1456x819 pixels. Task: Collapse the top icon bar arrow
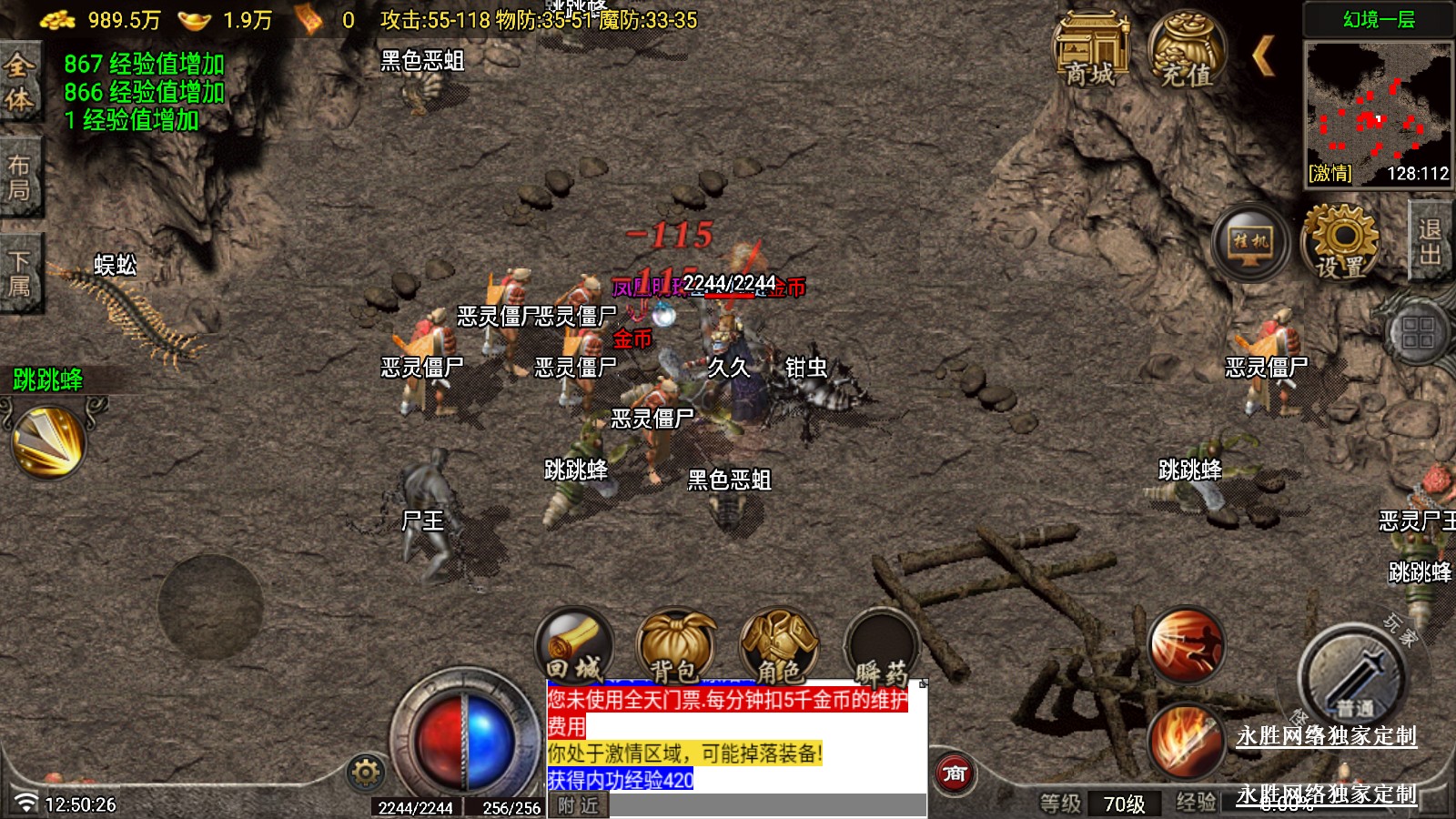(1263, 56)
